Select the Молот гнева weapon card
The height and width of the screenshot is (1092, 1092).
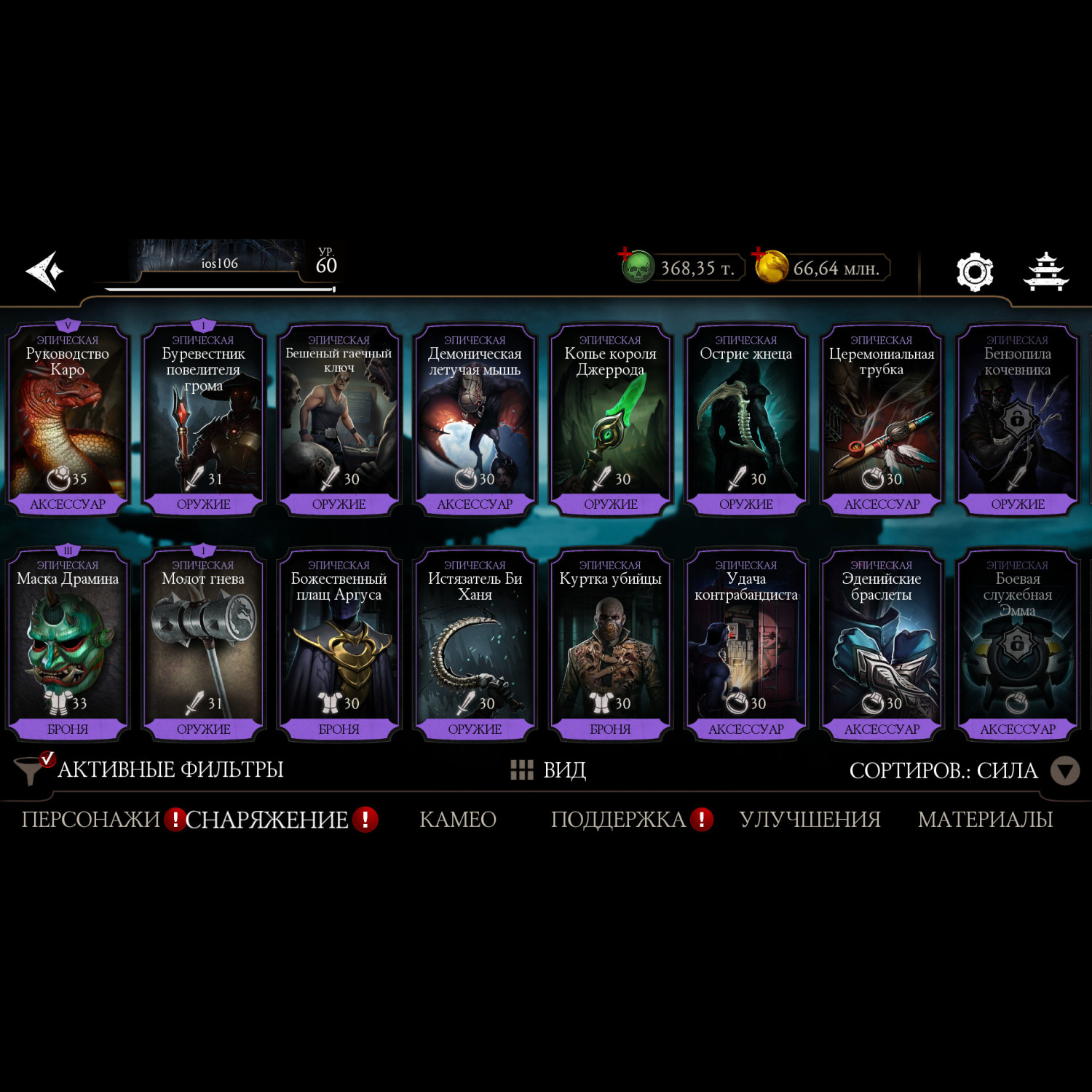coord(203,645)
